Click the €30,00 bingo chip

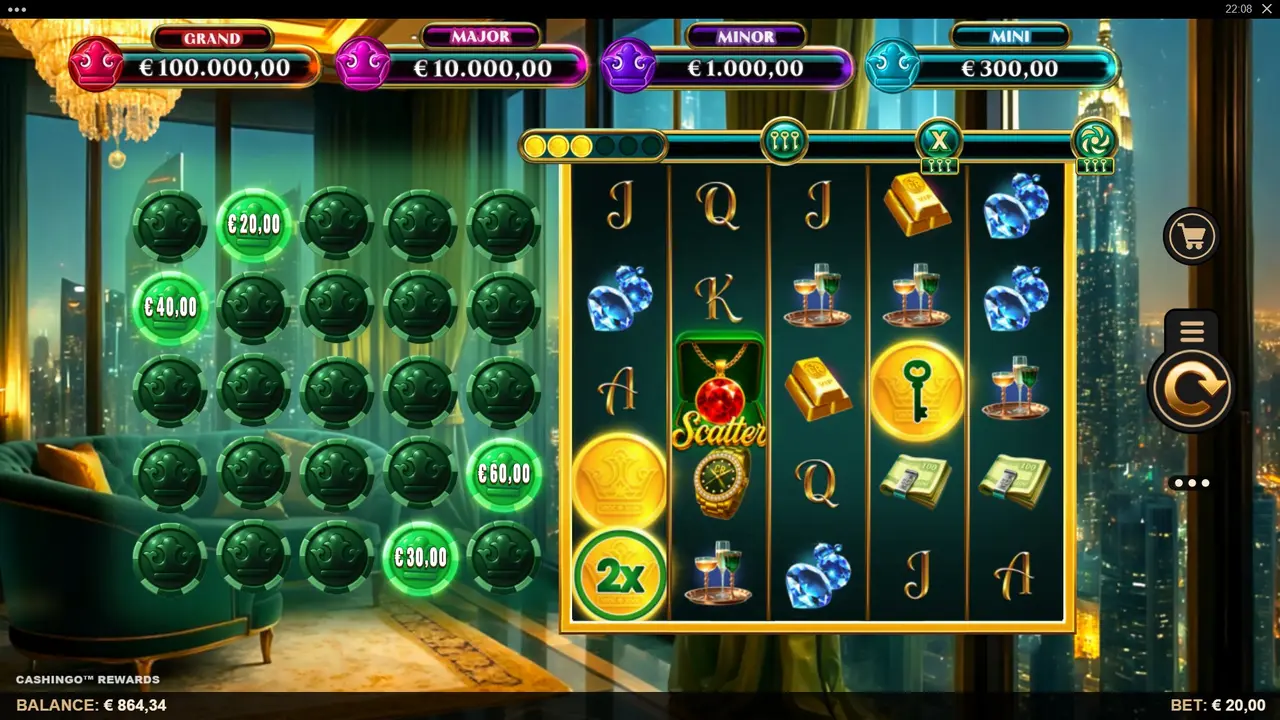(x=420, y=557)
